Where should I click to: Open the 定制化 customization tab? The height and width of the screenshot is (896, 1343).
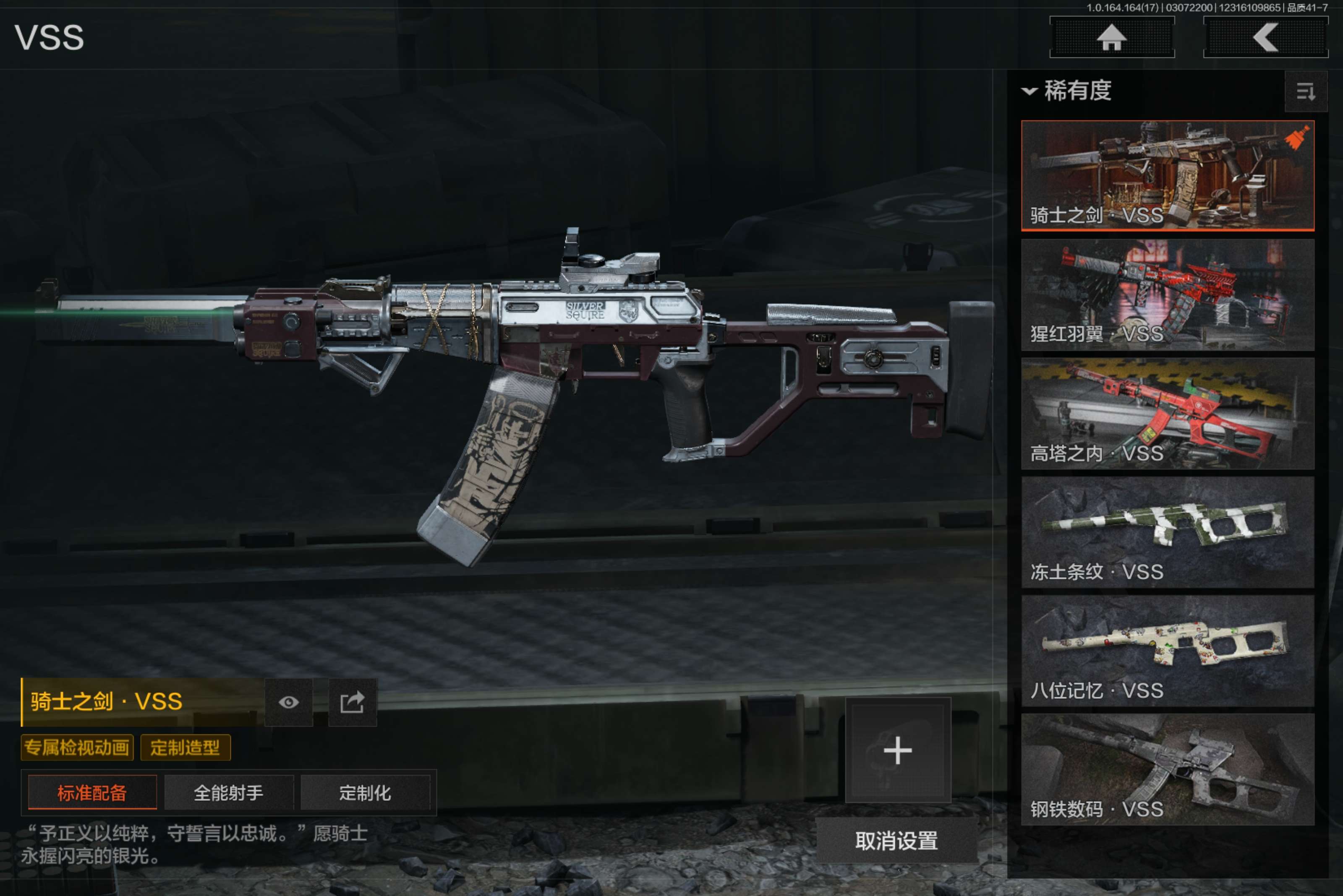tap(365, 792)
